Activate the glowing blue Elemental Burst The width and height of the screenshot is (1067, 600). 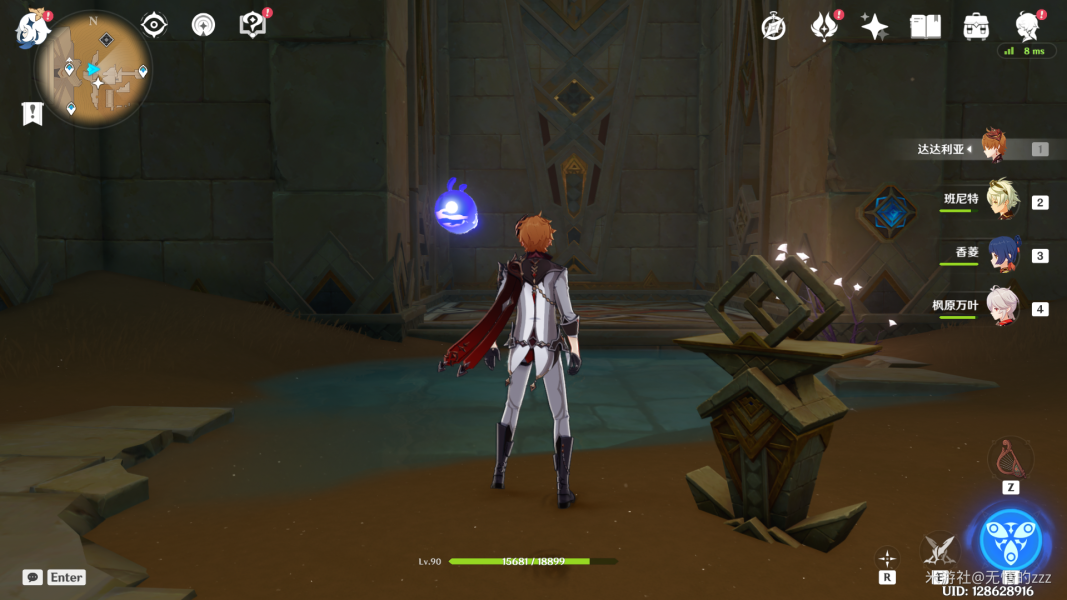1010,540
